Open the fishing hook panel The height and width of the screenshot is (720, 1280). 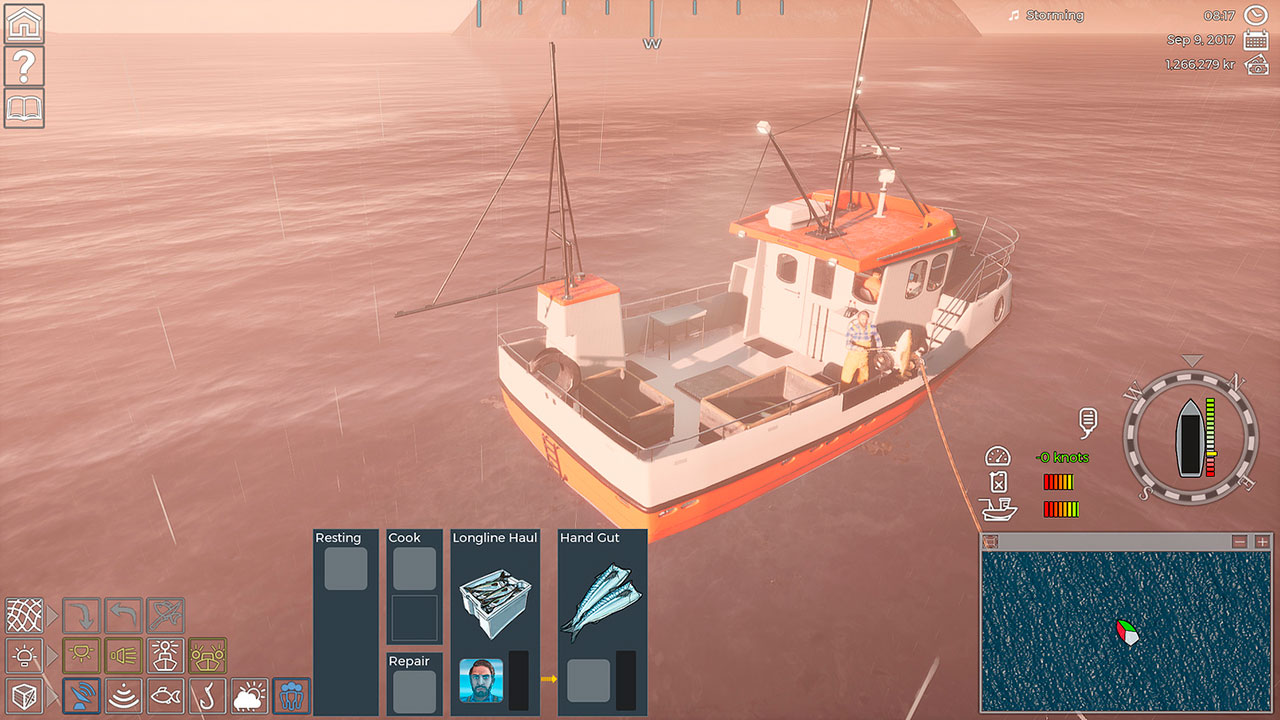tap(208, 695)
